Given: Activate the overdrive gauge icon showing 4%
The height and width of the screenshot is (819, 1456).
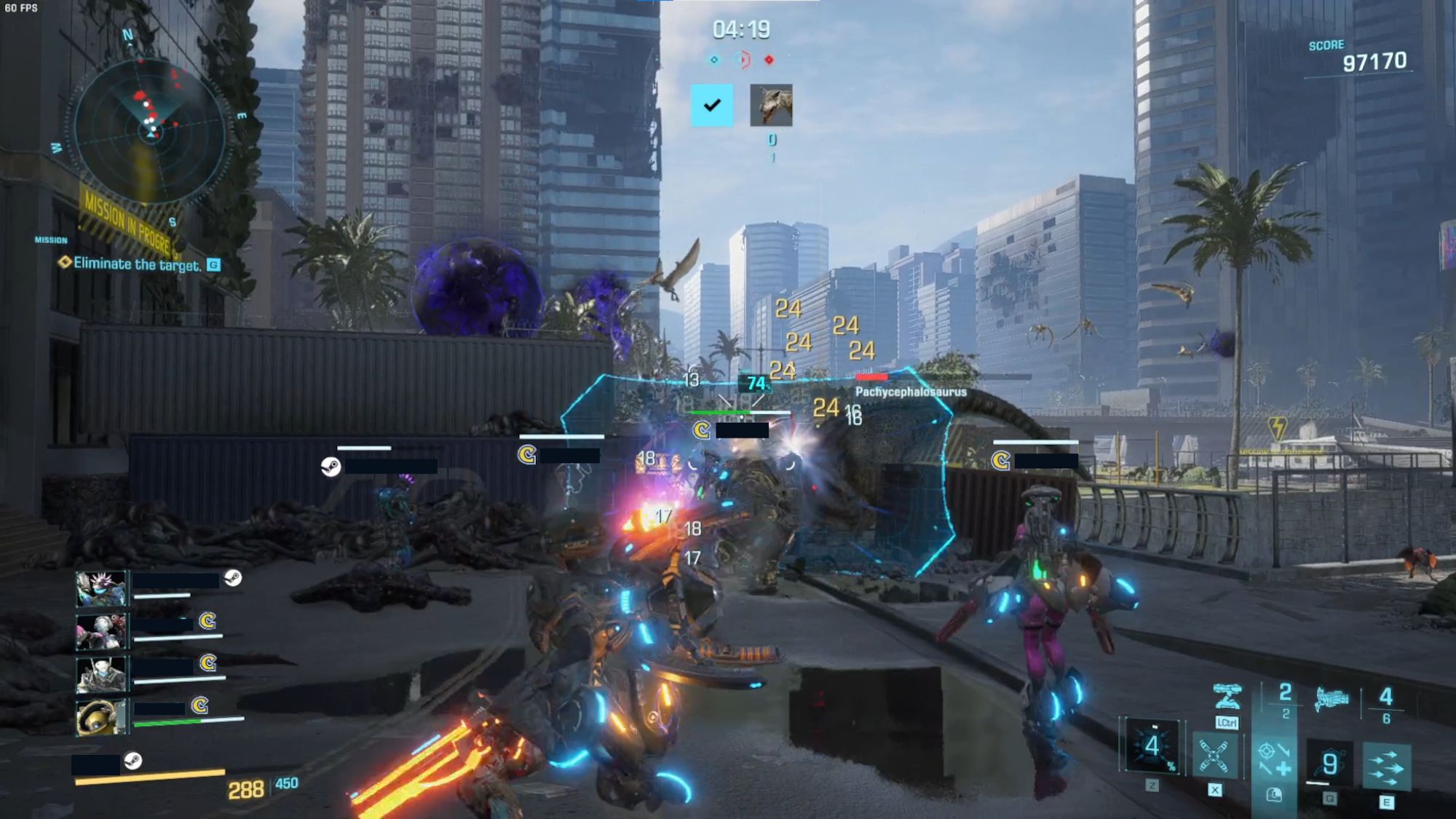Looking at the screenshot, I should tap(1152, 746).
